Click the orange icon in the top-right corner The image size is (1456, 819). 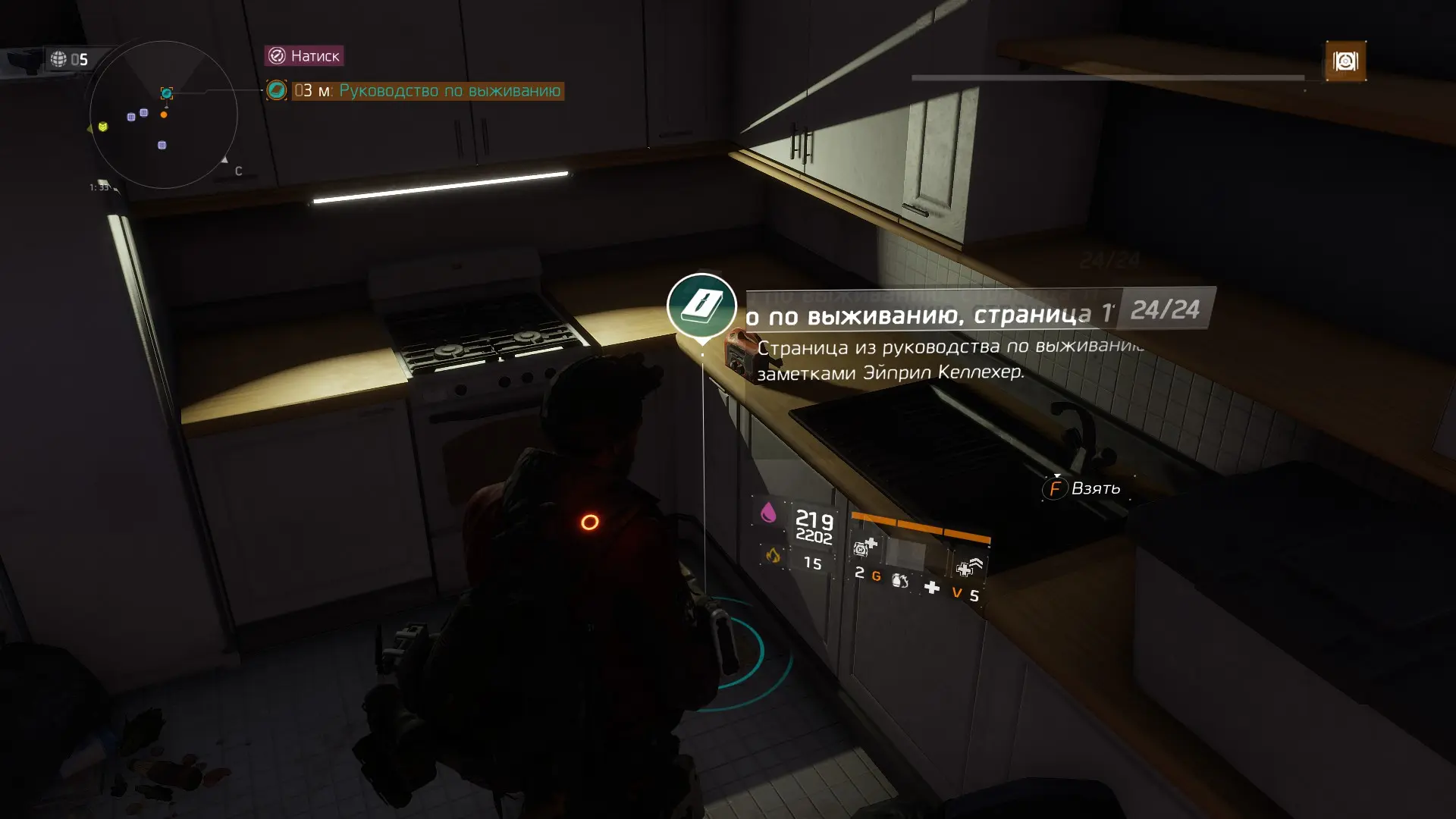click(1345, 61)
